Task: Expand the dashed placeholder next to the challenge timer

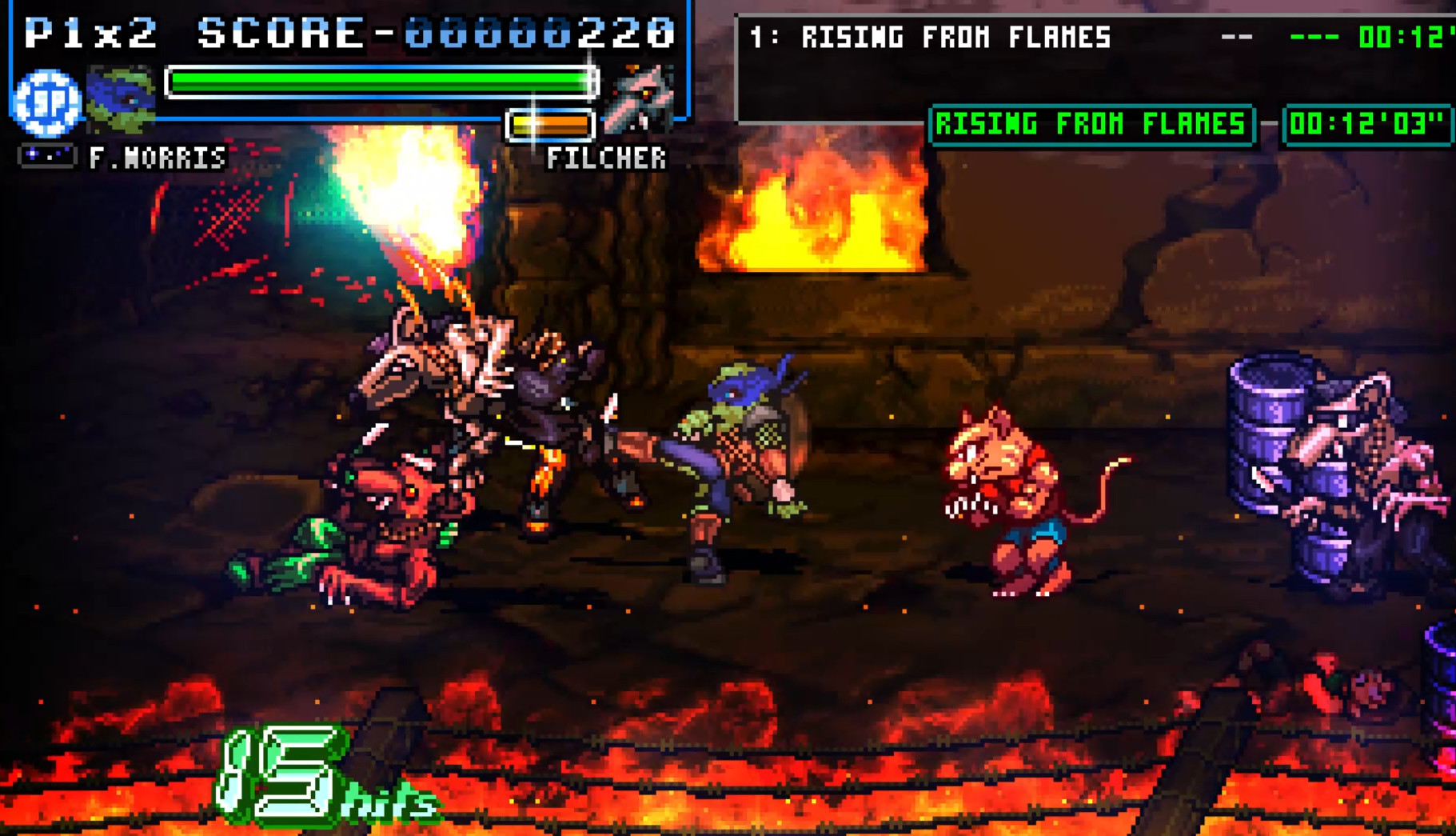Action: point(1315,35)
